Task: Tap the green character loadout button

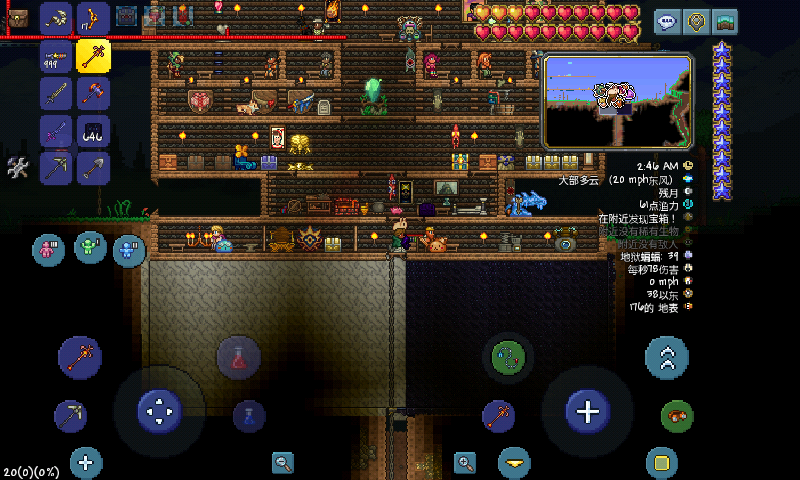Action: coord(90,246)
